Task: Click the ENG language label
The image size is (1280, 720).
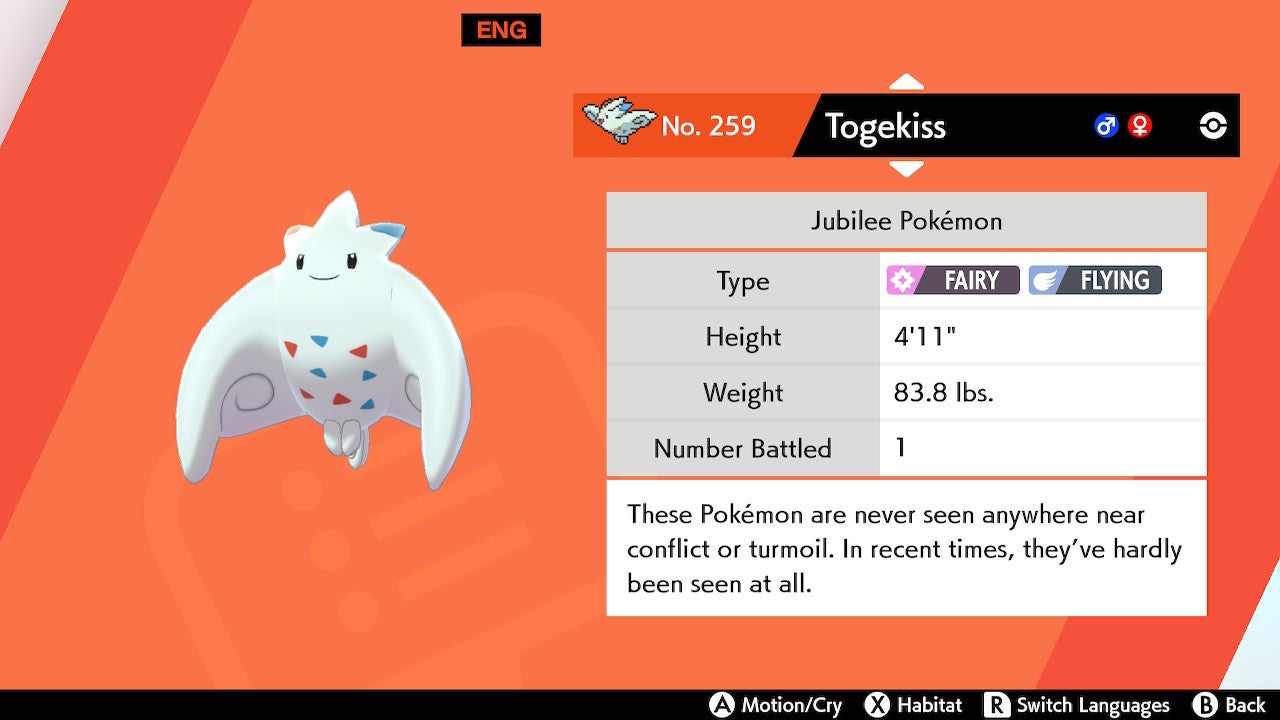Action: tap(501, 30)
